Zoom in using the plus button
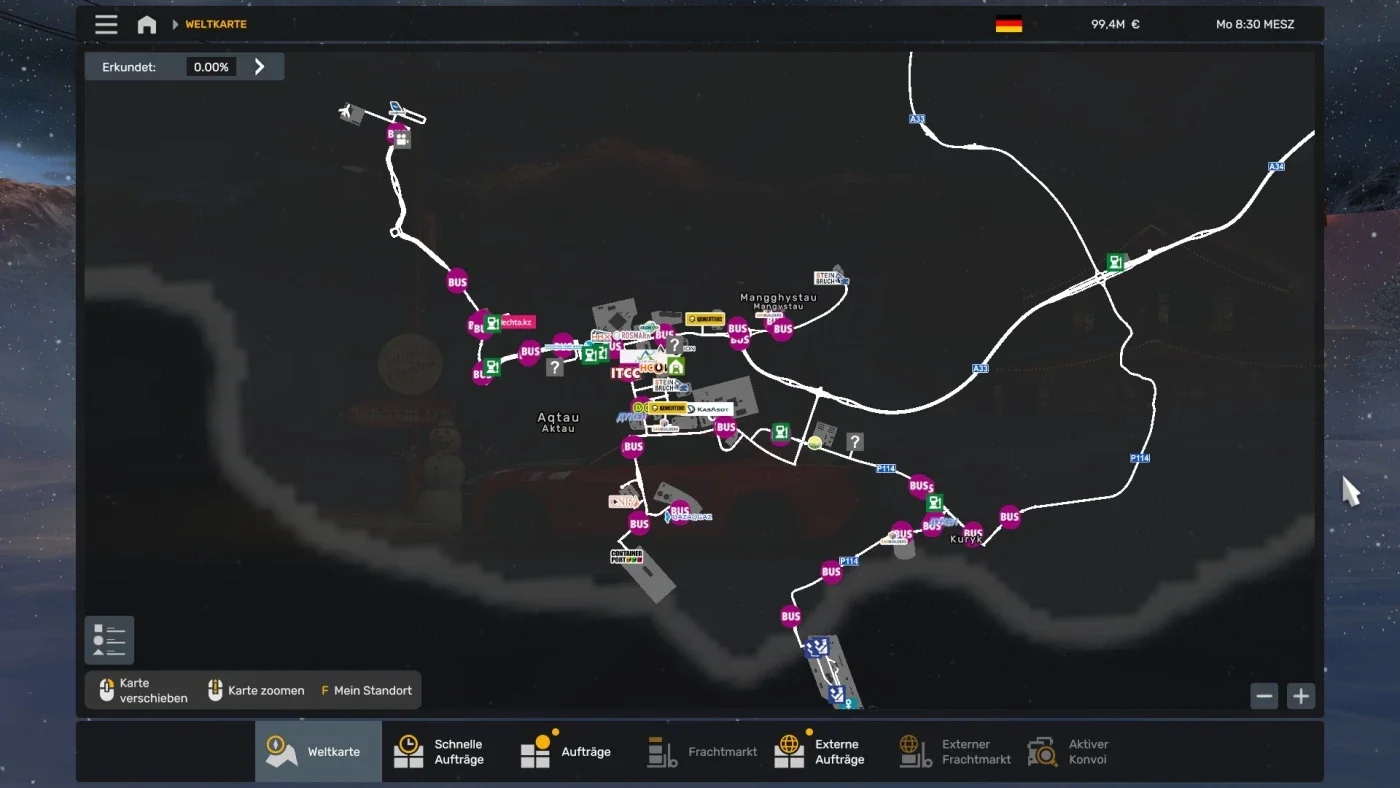 tap(1301, 696)
